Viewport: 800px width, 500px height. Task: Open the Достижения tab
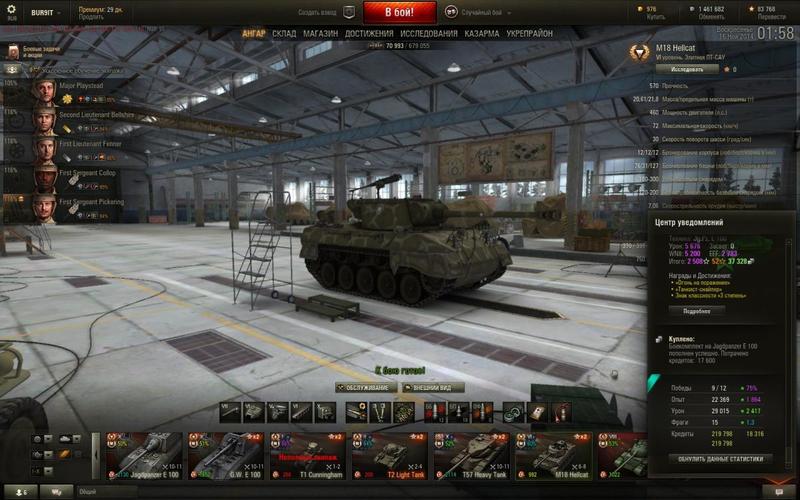(x=369, y=33)
